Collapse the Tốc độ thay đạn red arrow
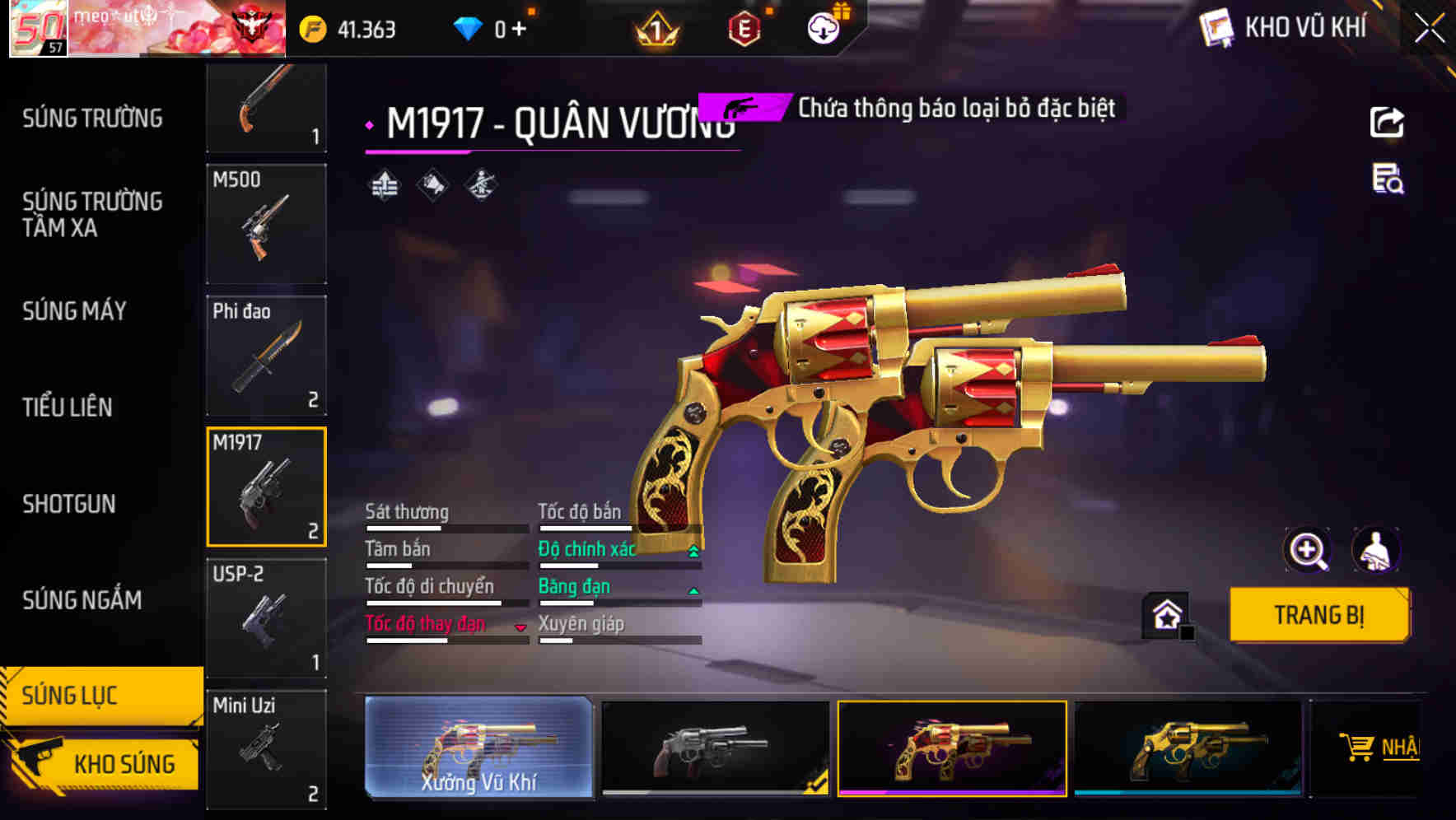This screenshot has width=1456, height=820. tap(520, 626)
